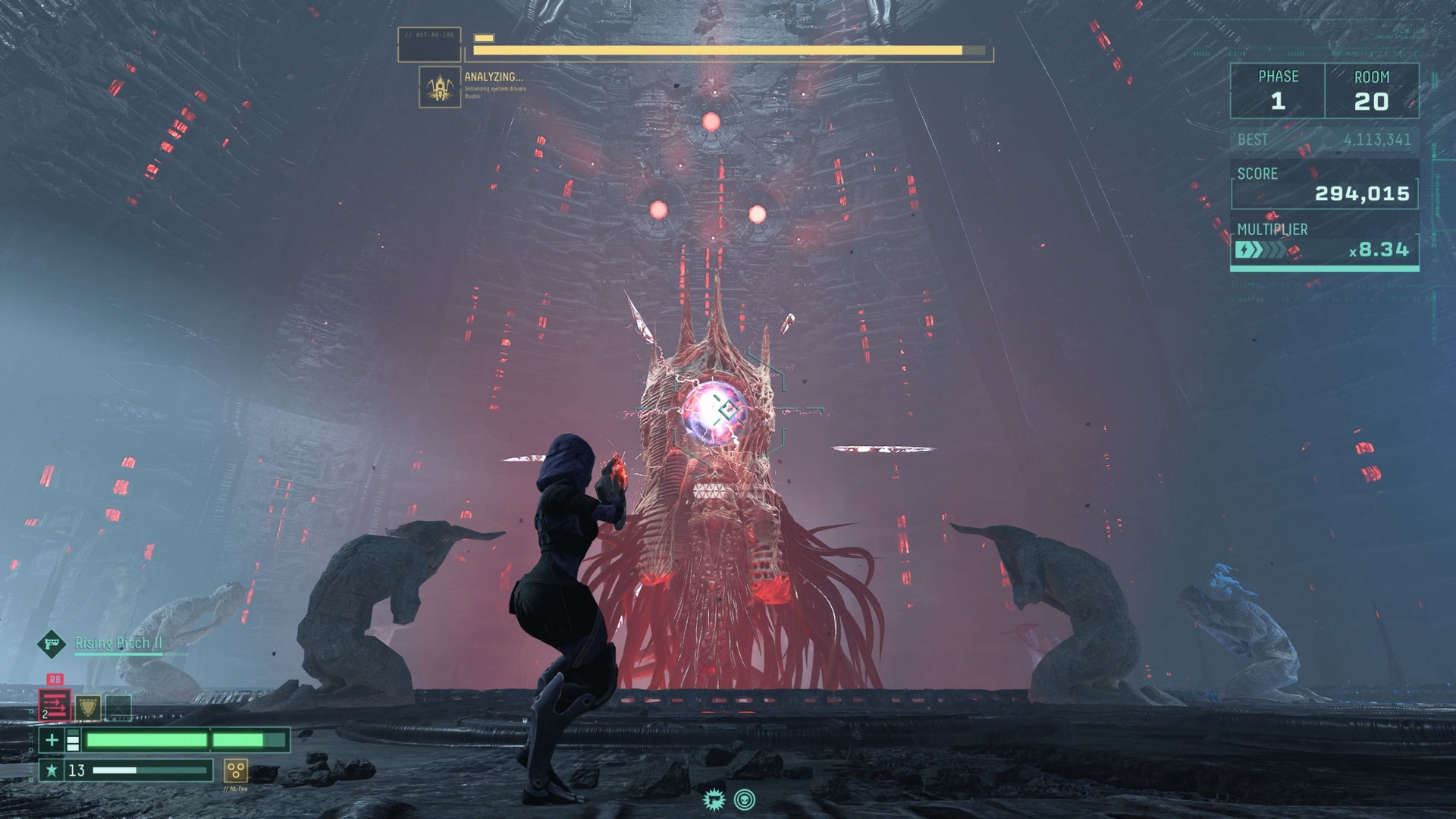Toggle the small health segment indicator
Screen dimensions: 1456x819
[x=73, y=739]
